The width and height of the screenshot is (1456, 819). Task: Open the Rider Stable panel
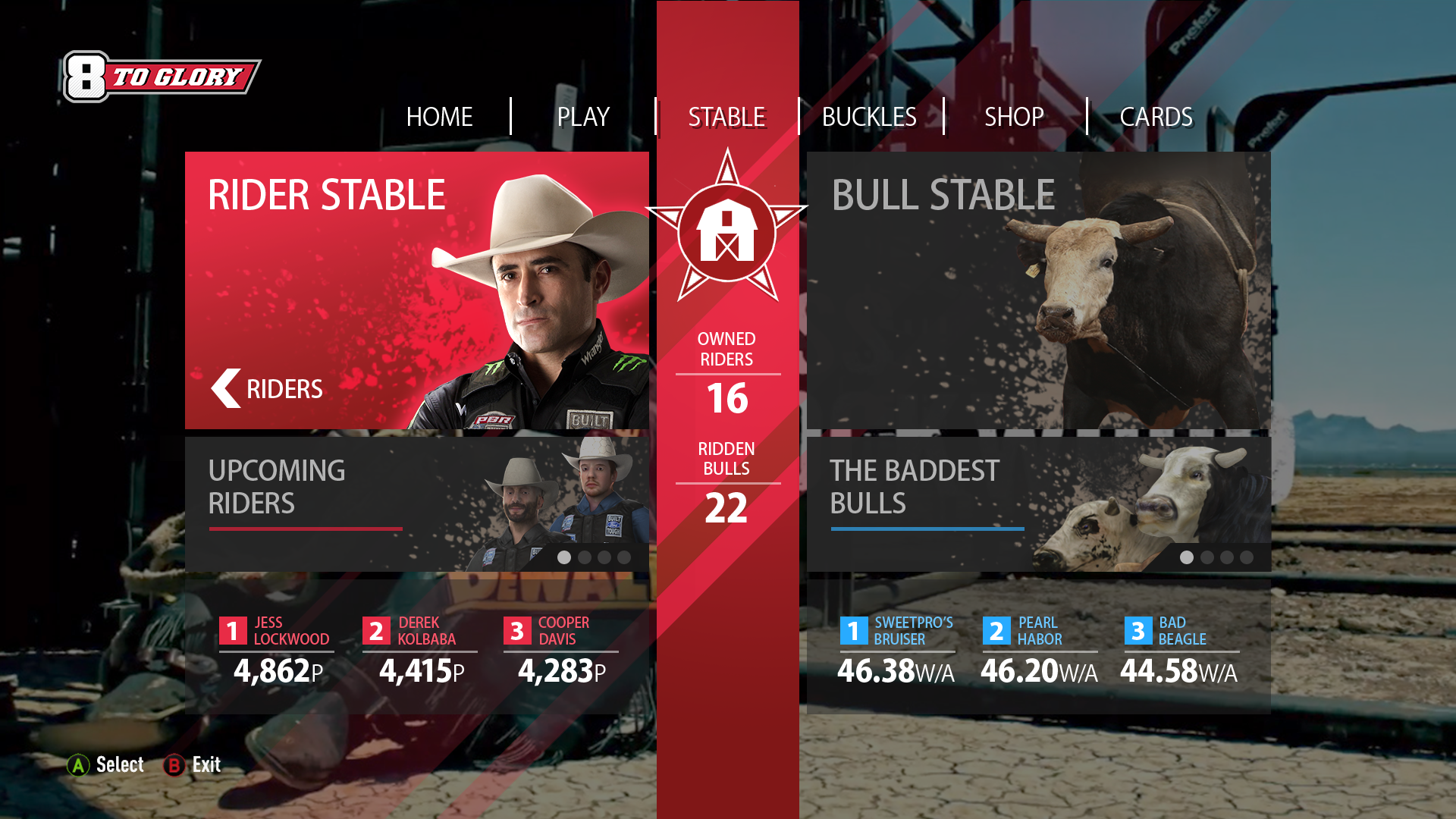pyautogui.click(x=416, y=290)
